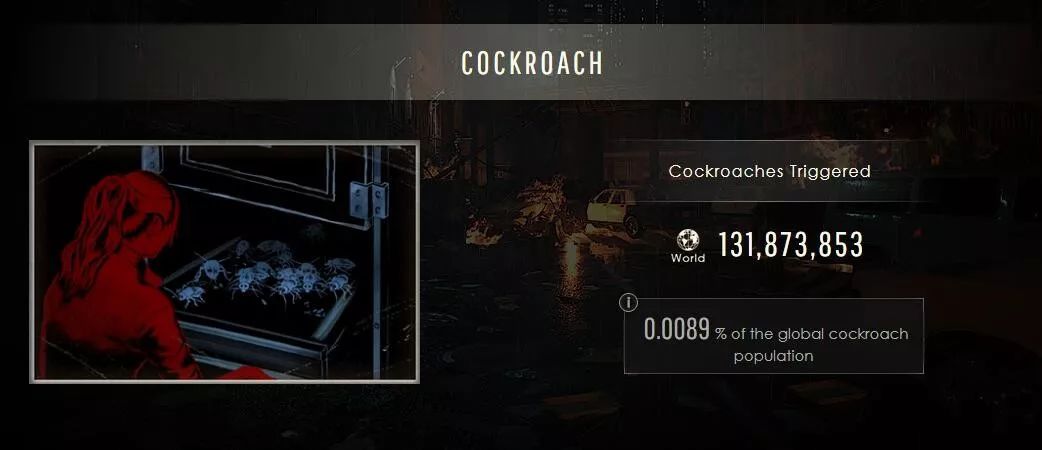
Task: Click the info icon on the percentage box
Action: coord(629,302)
